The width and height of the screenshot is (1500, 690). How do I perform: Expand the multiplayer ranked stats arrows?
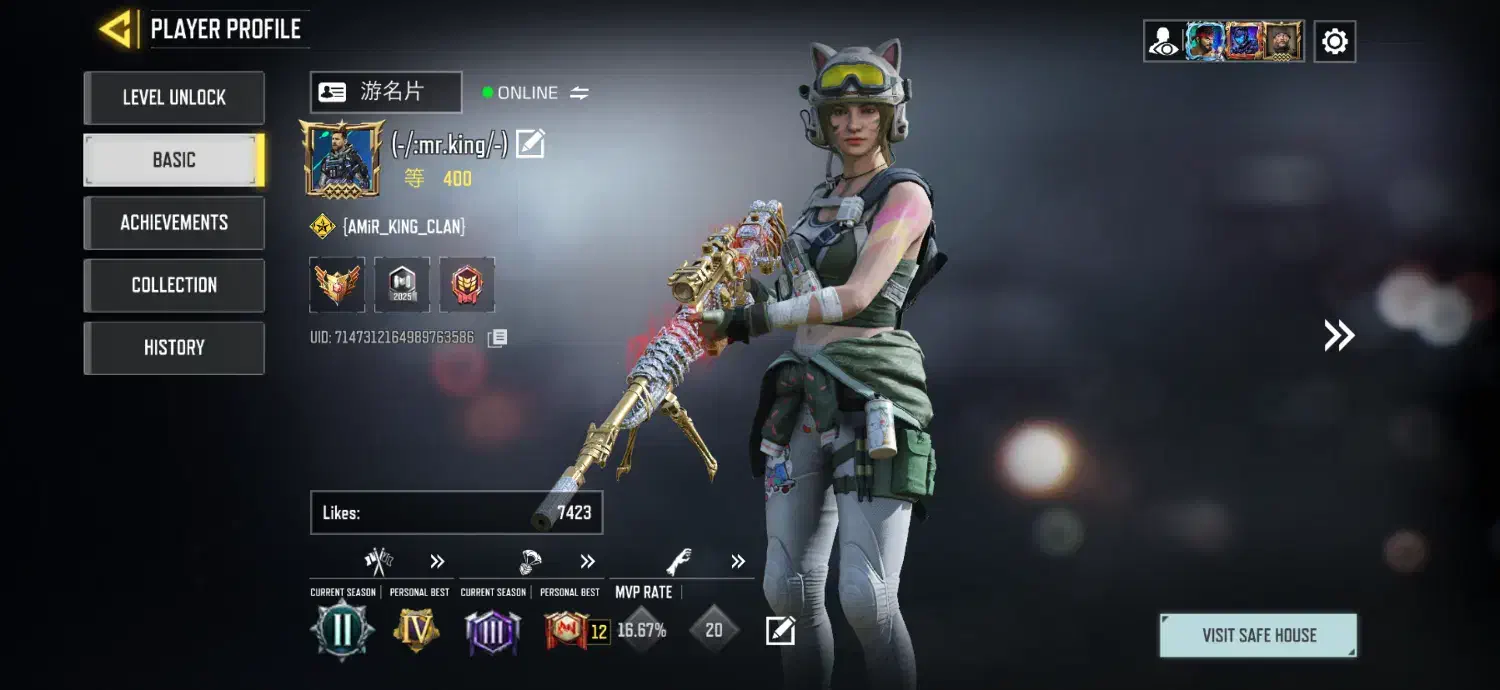click(x=437, y=561)
